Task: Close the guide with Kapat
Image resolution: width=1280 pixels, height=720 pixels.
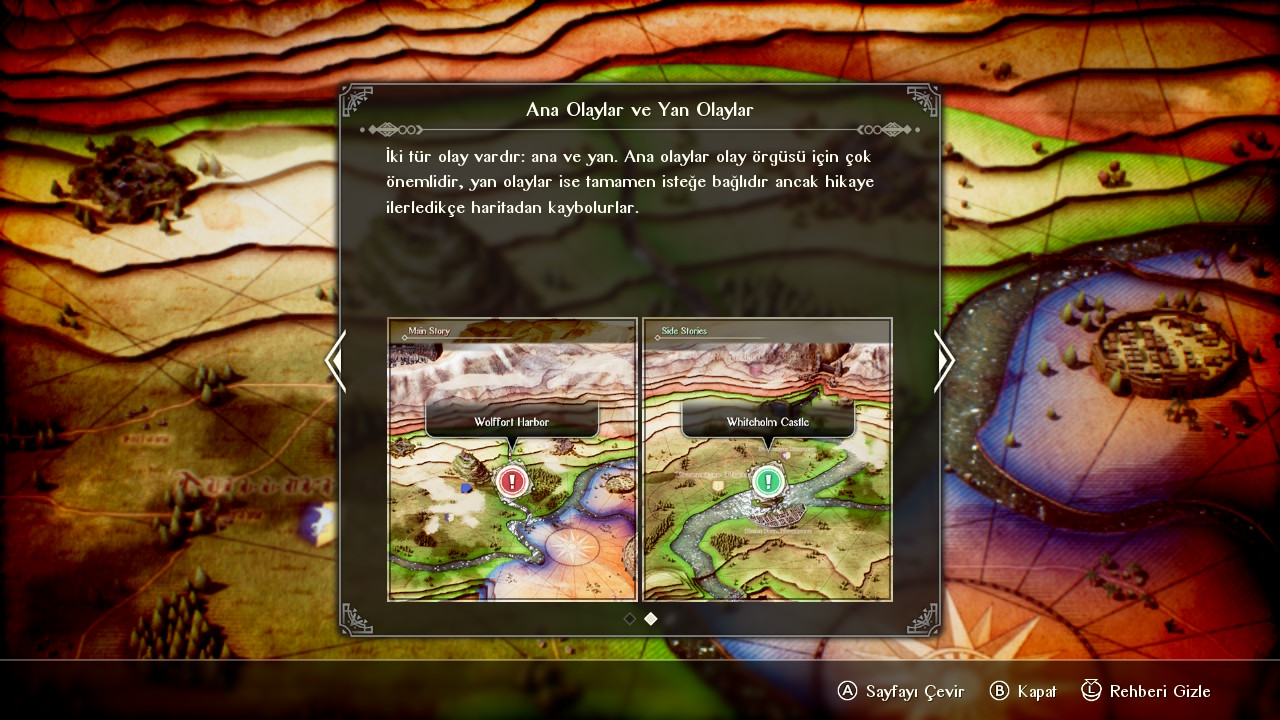Action: [x=1023, y=691]
